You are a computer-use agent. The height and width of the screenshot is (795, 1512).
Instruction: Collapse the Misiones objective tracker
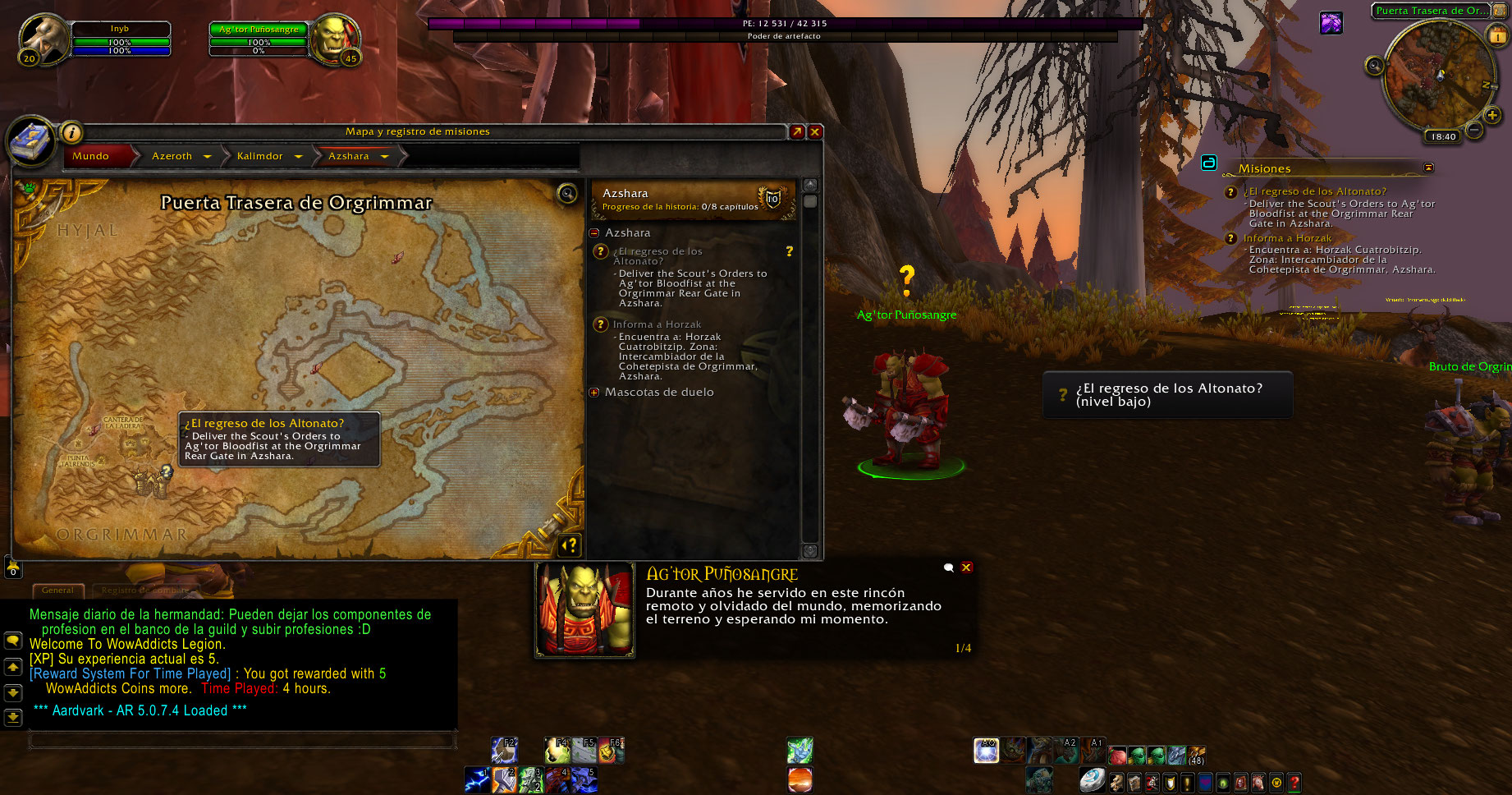click(1428, 168)
